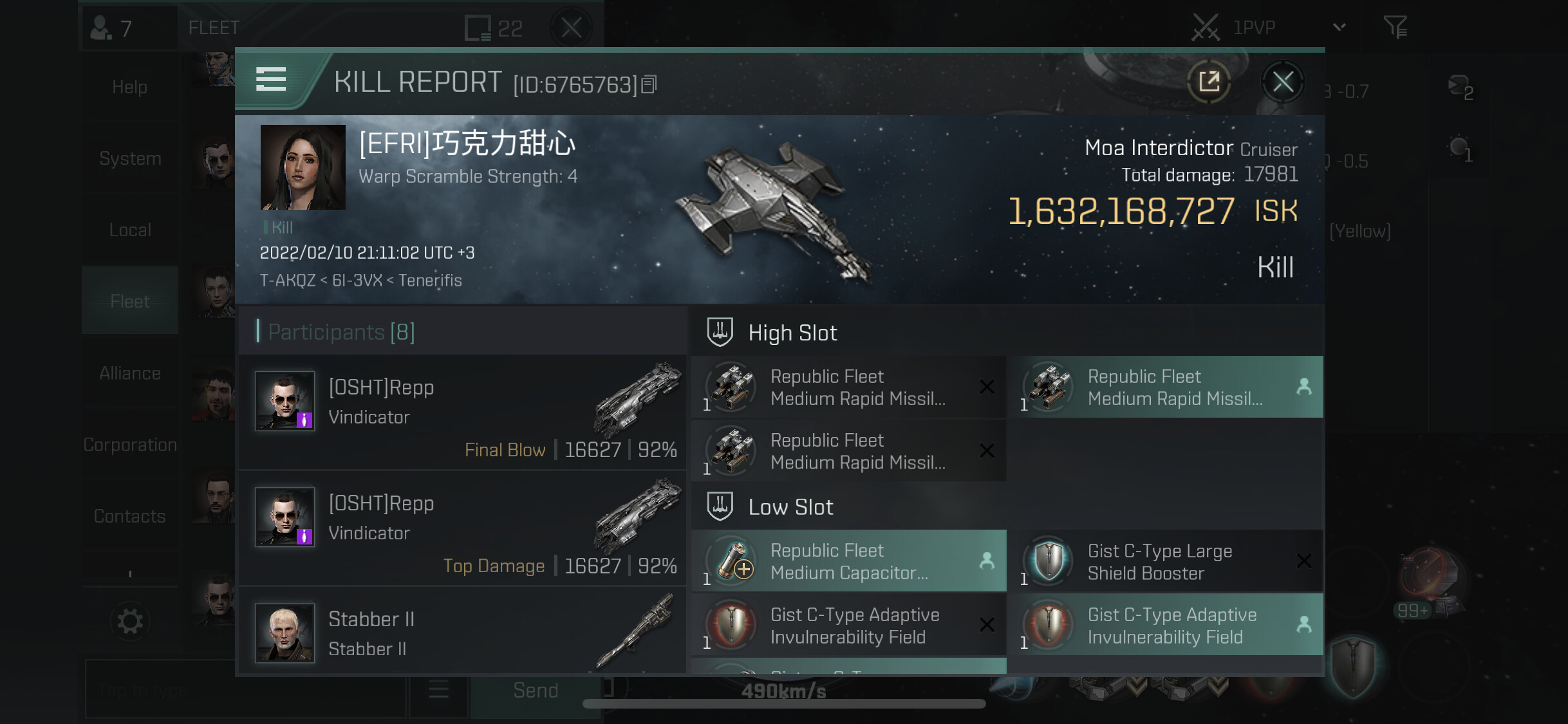Open the Kill Report hamburger menu
Viewport: 1568px width, 724px height.
(271, 79)
